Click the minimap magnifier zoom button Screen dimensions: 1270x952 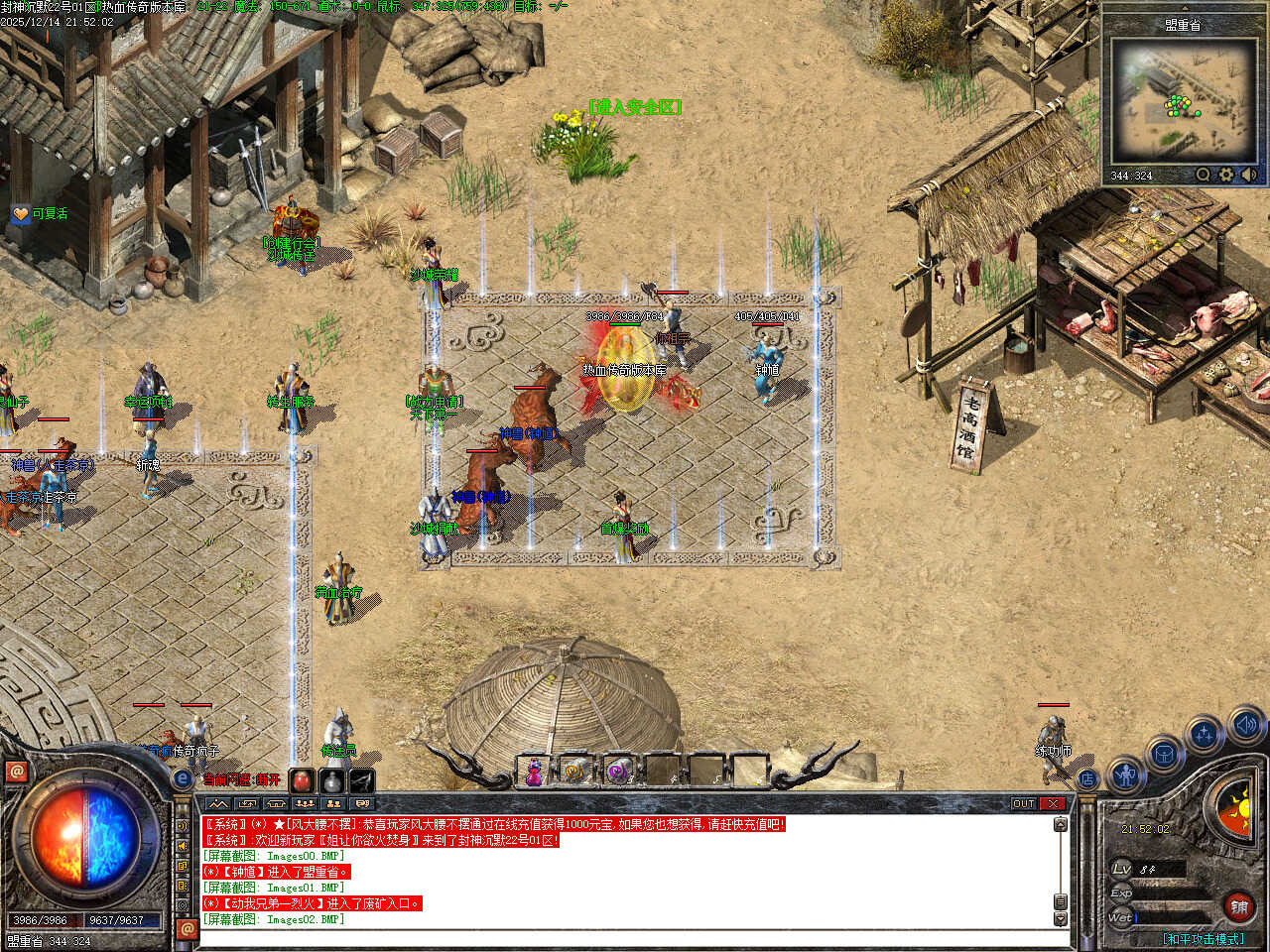click(1204, 175)
